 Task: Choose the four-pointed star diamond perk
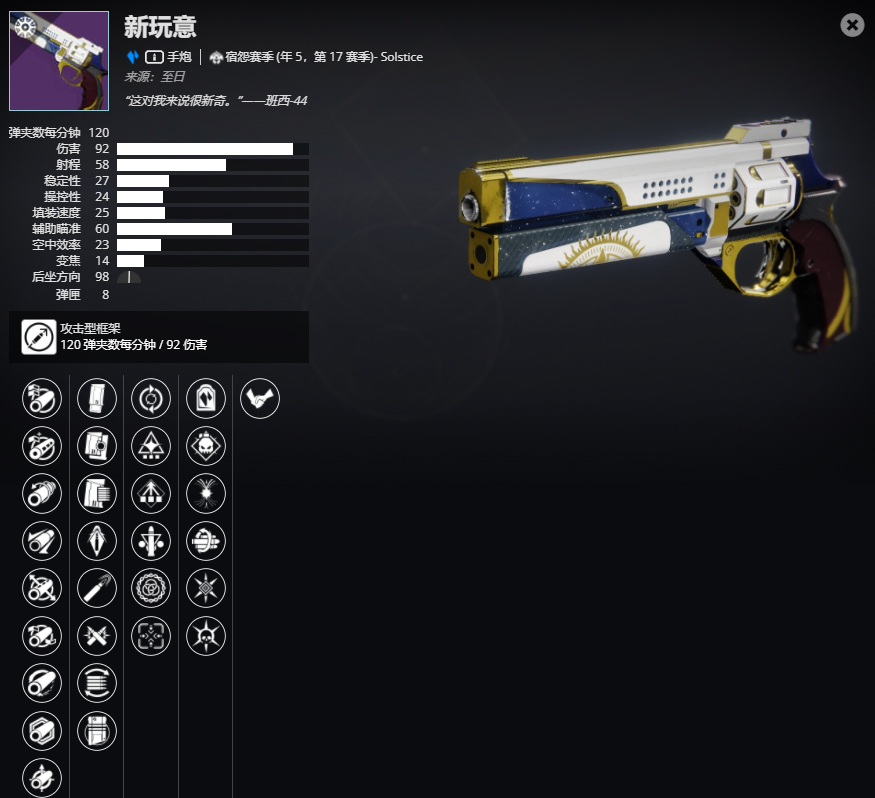(x=206, y=588)
